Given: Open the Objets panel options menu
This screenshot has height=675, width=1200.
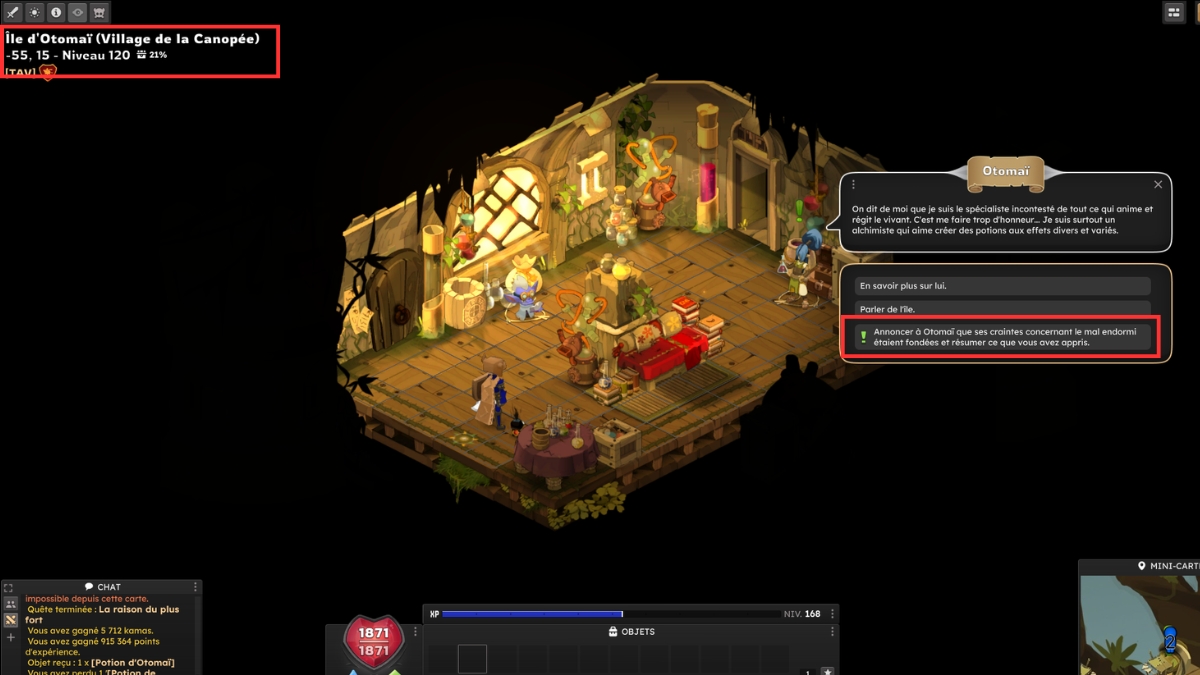Looking at the screenshot, I should coord(832,632).
